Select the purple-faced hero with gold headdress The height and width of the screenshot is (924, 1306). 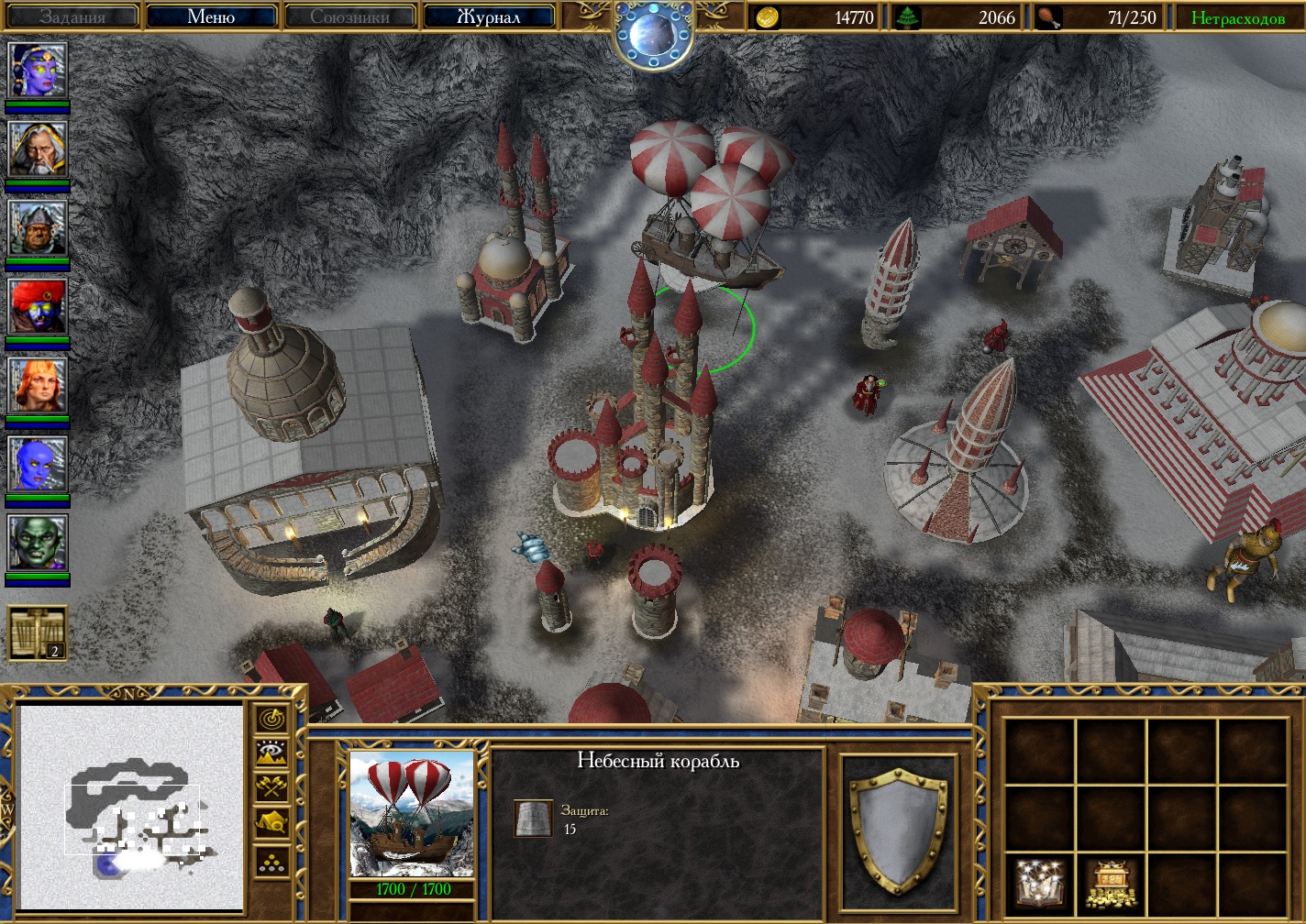[38, 70]
